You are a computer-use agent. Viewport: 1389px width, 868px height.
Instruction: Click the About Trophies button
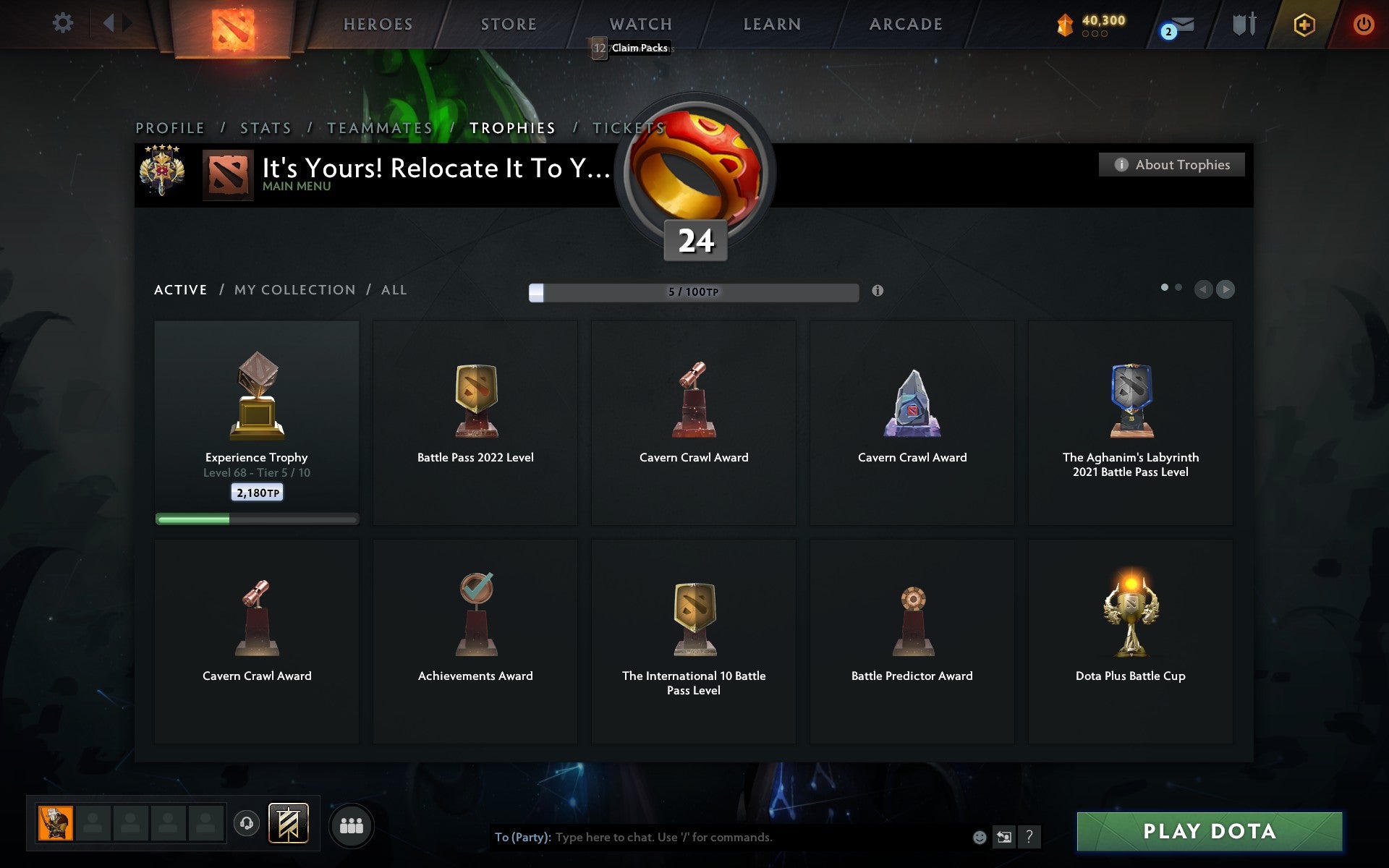click(1171, 165)
